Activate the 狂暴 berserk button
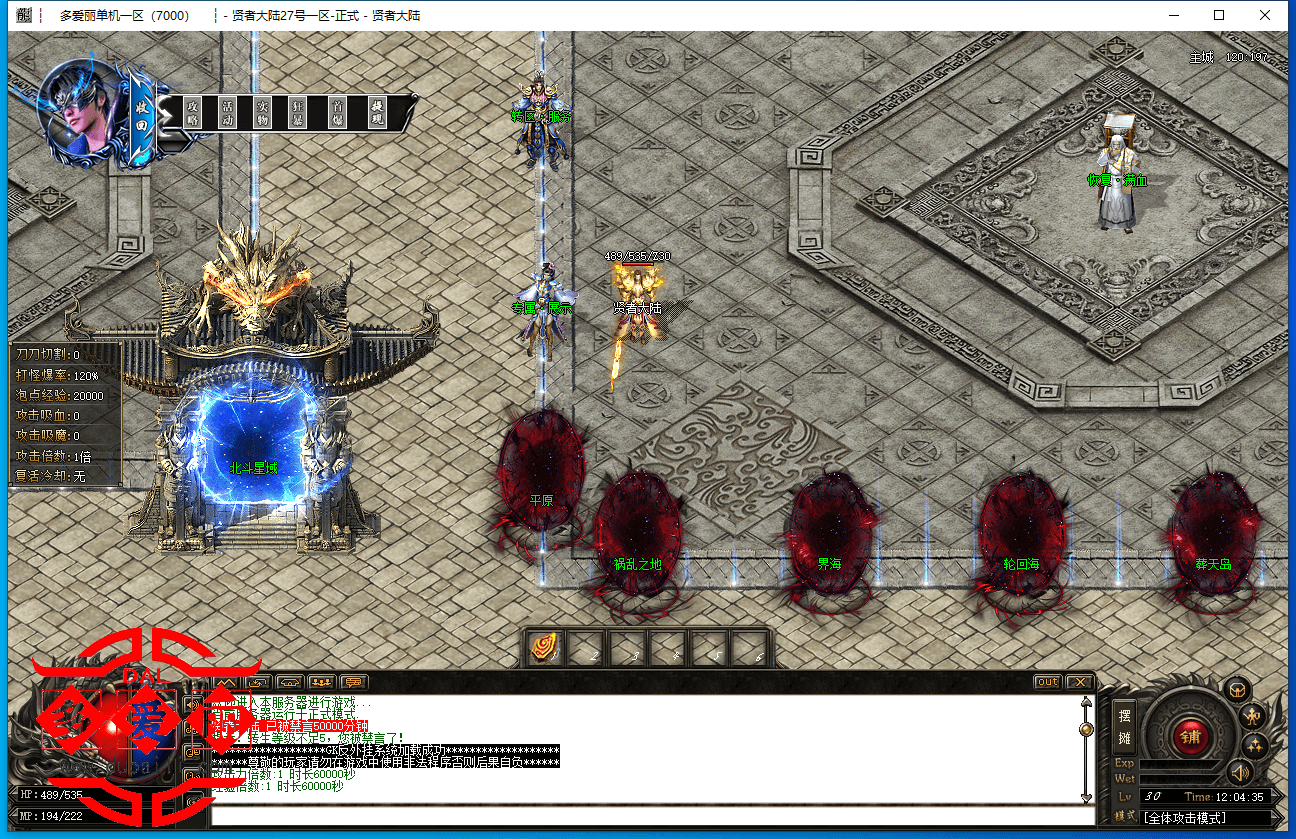 297,112
